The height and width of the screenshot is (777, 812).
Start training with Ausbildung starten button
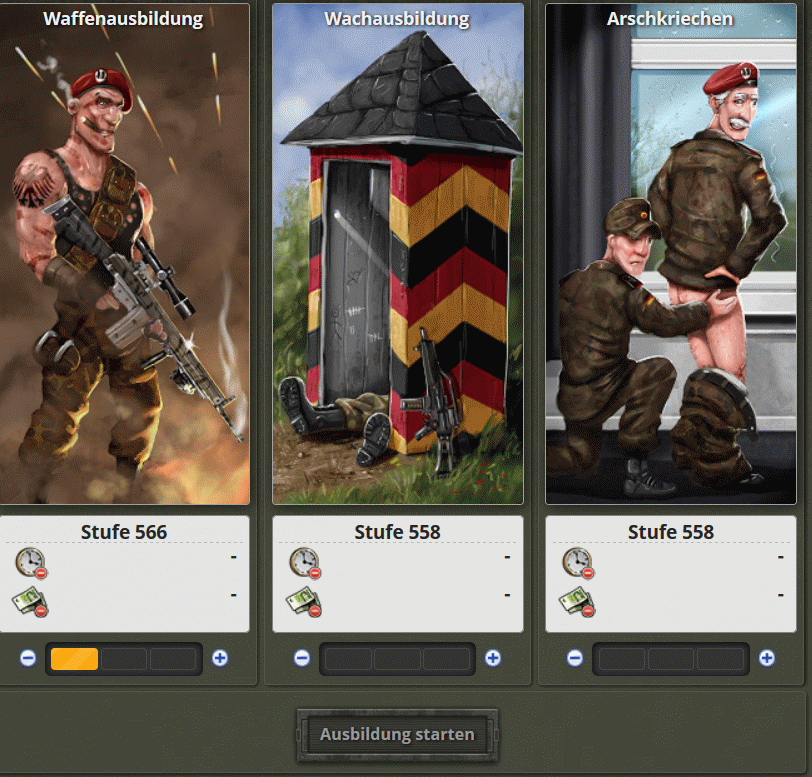(397, 735)
